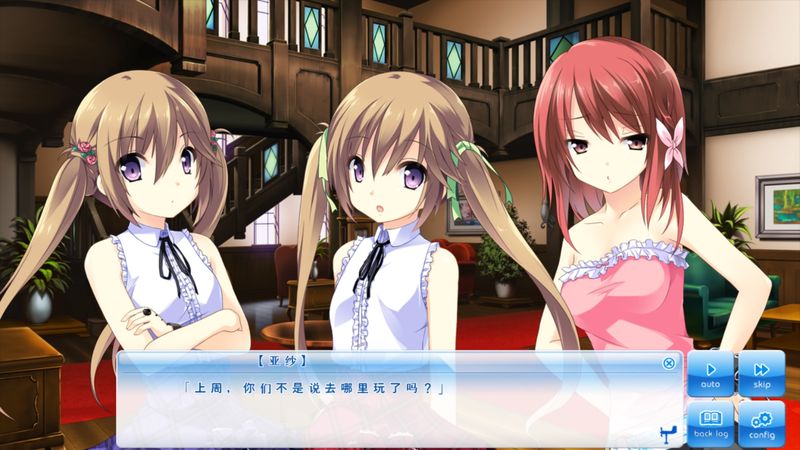
Task: Enable auto-play mode
Action: [710, 373]
